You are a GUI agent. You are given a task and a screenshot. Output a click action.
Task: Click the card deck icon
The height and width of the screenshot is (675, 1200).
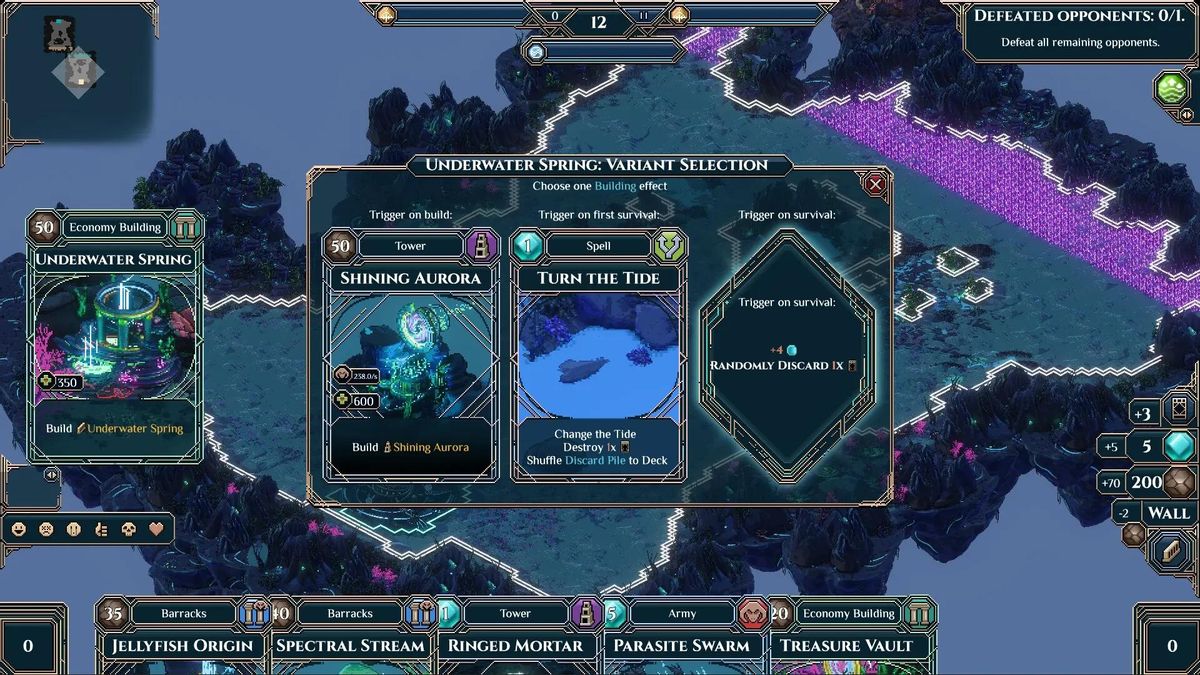click(x=1178, y=411)
